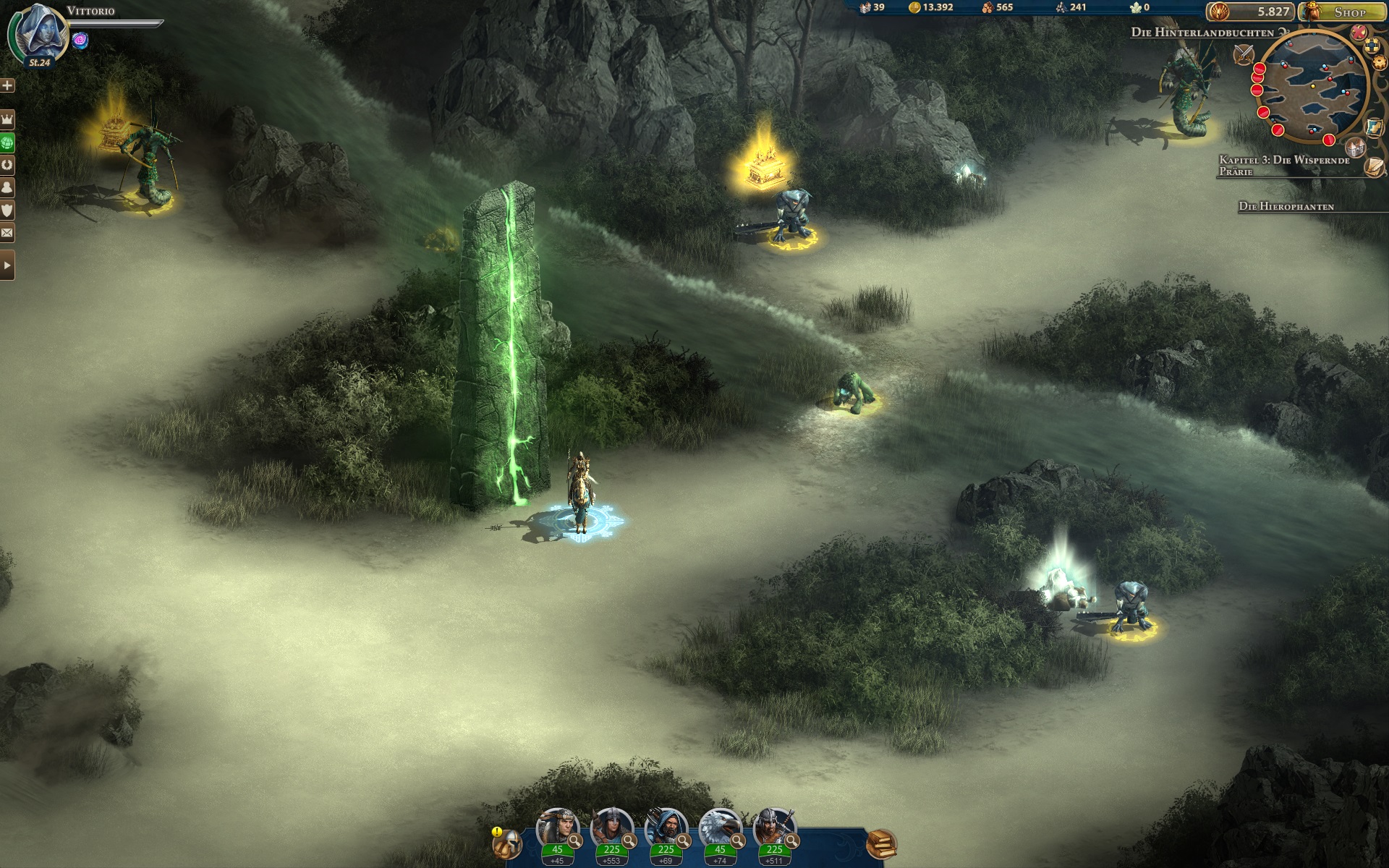Screen dimensions: 1389x868
Task: Toggle fullscreen with the four-corner icon
Action: [x=1372, y=47]
